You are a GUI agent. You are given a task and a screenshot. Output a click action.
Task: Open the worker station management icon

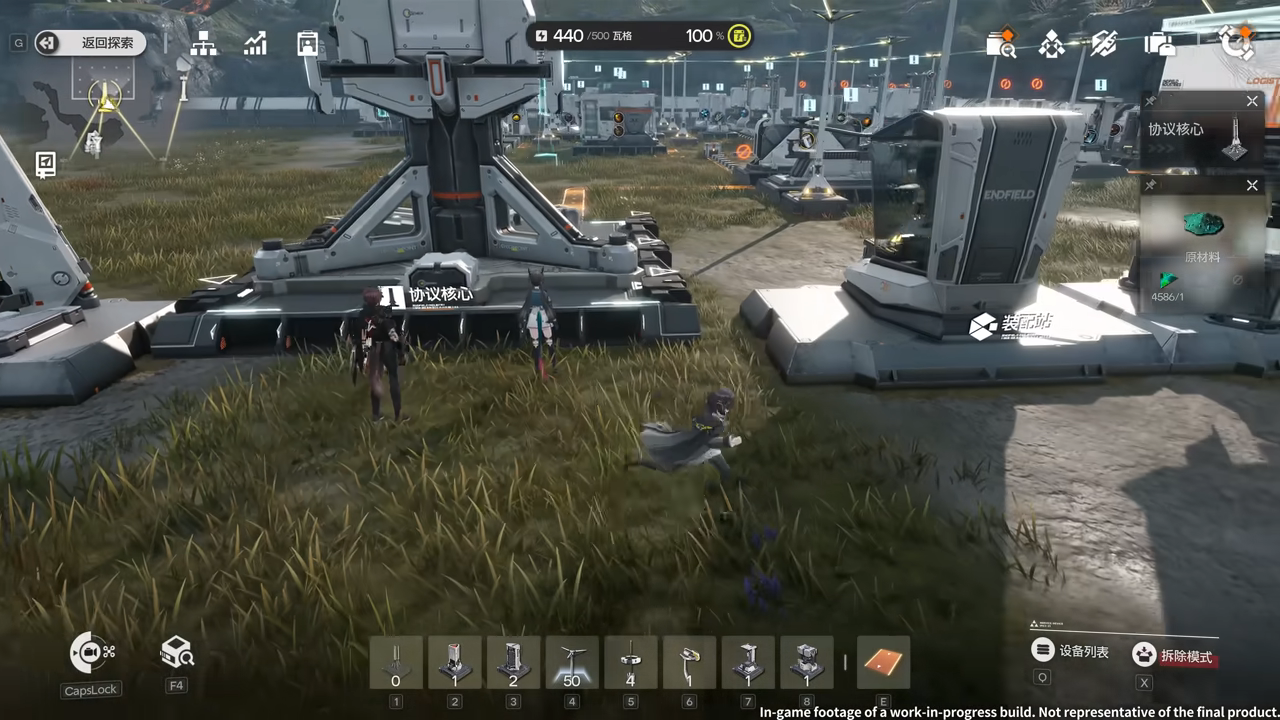coord(307,43)
